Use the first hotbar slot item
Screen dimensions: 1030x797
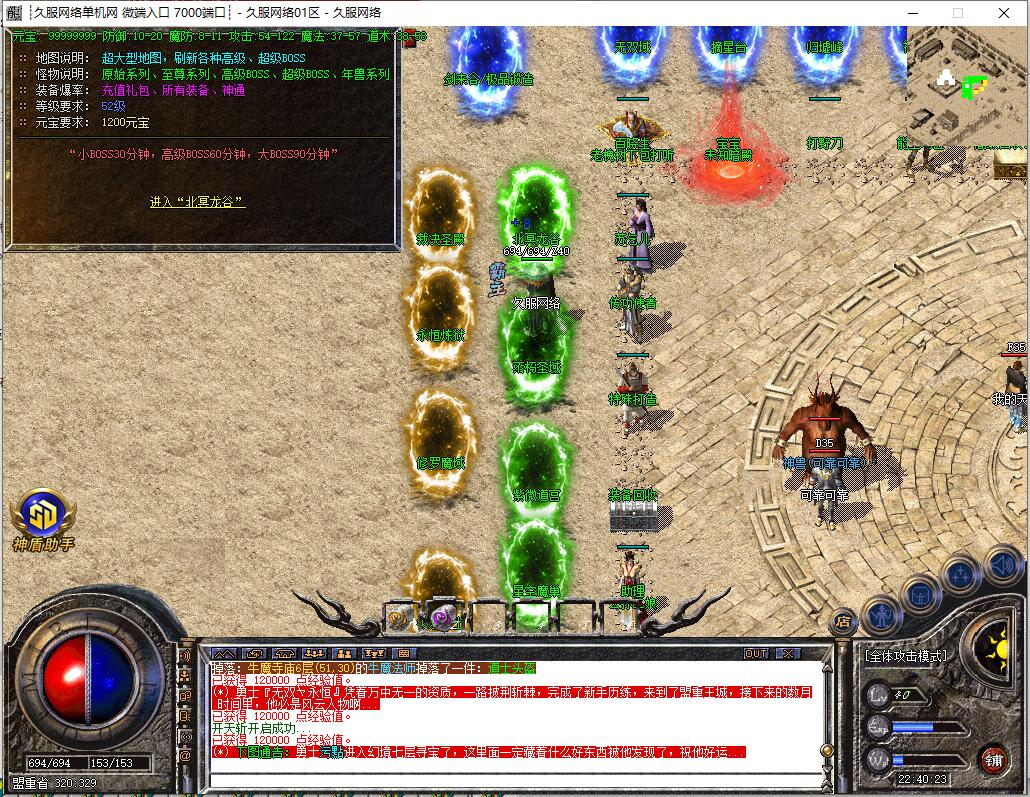click(400, 615)
